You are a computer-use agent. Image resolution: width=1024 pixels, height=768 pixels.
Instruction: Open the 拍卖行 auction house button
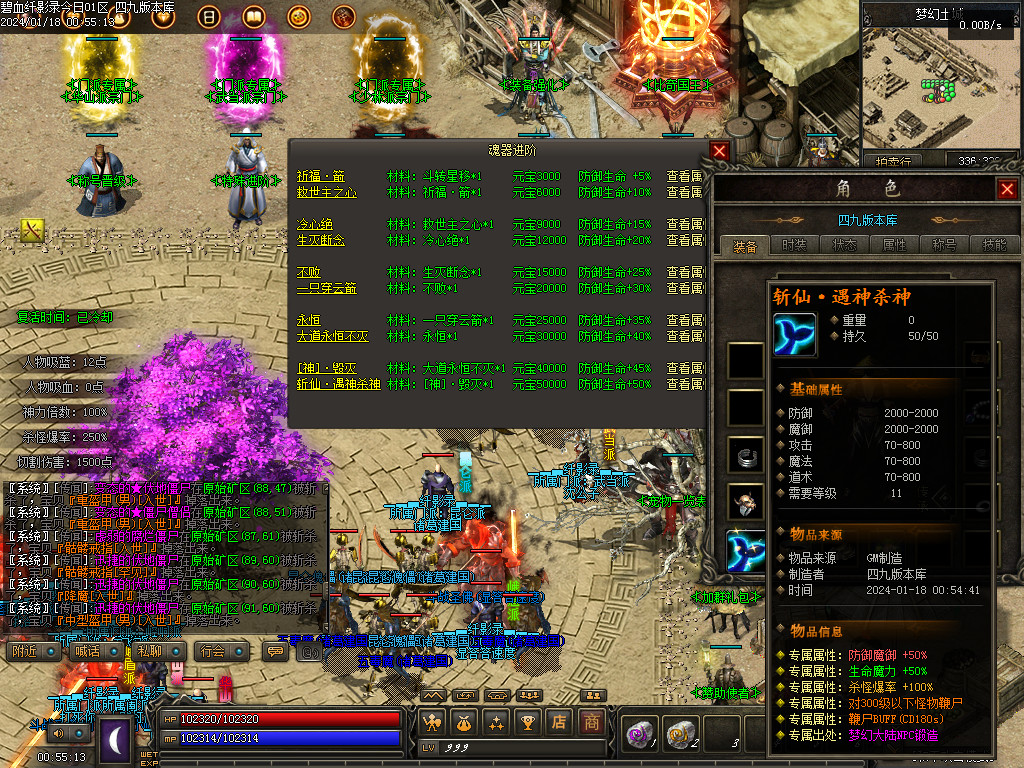(893, 161)
